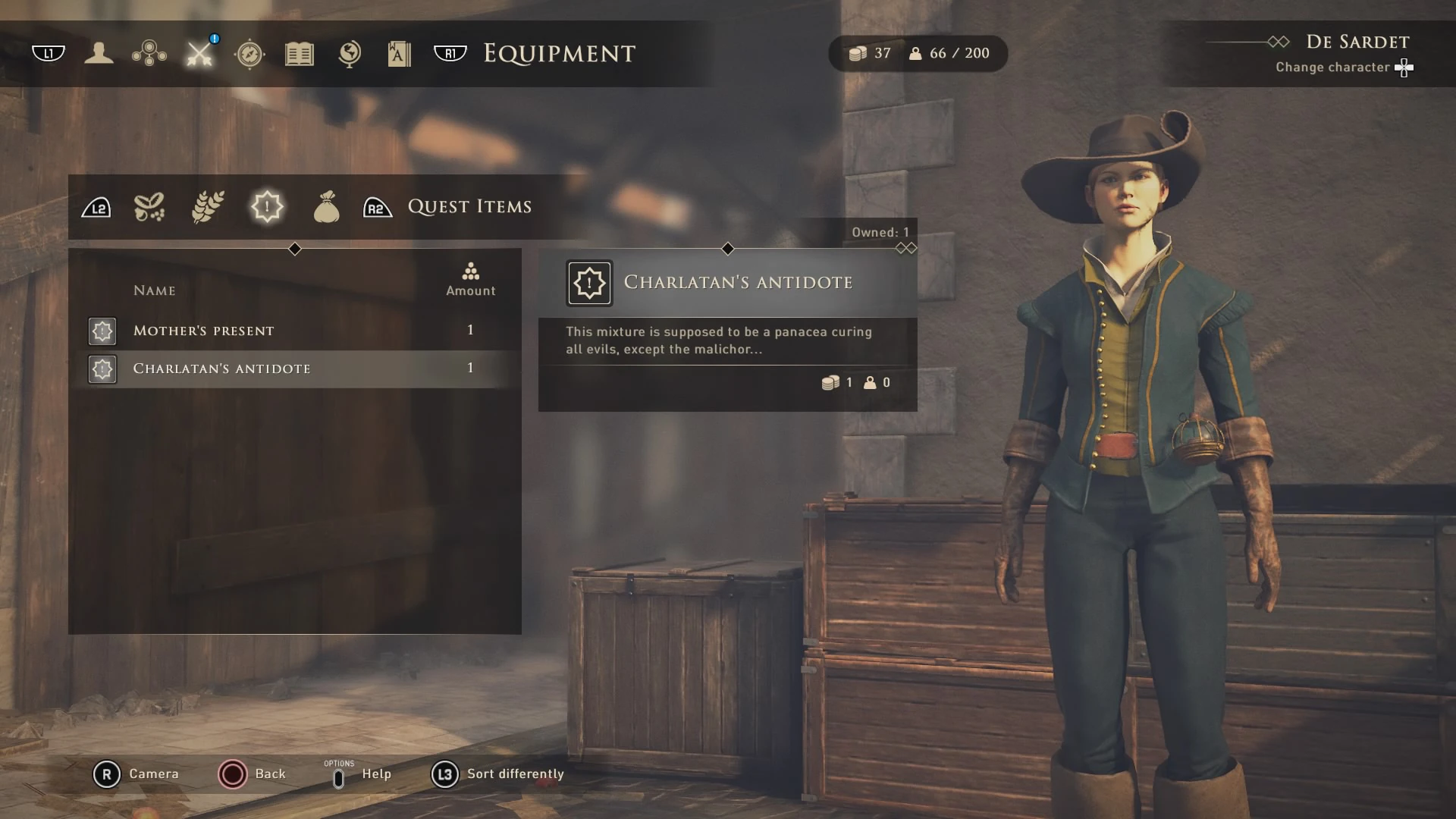Select the crossed swords Equipment tab

click(200, 53)
